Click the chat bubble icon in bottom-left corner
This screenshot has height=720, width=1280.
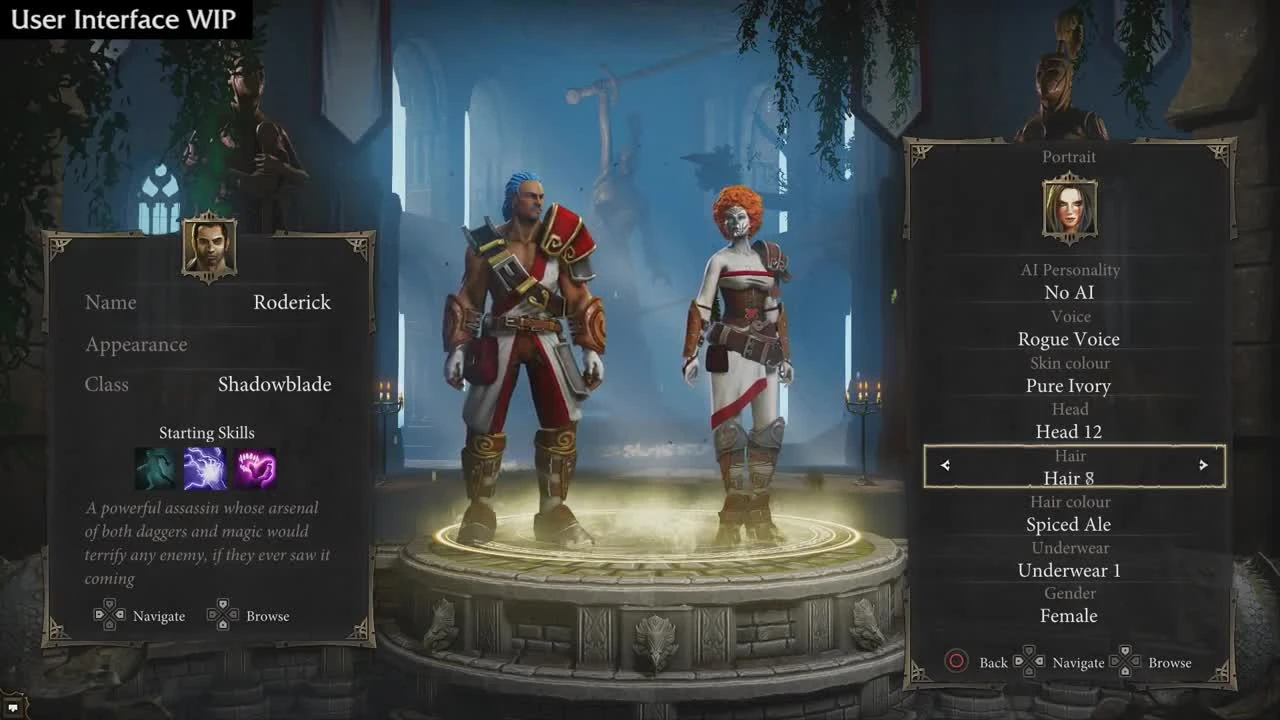click(x=14, y=708)
